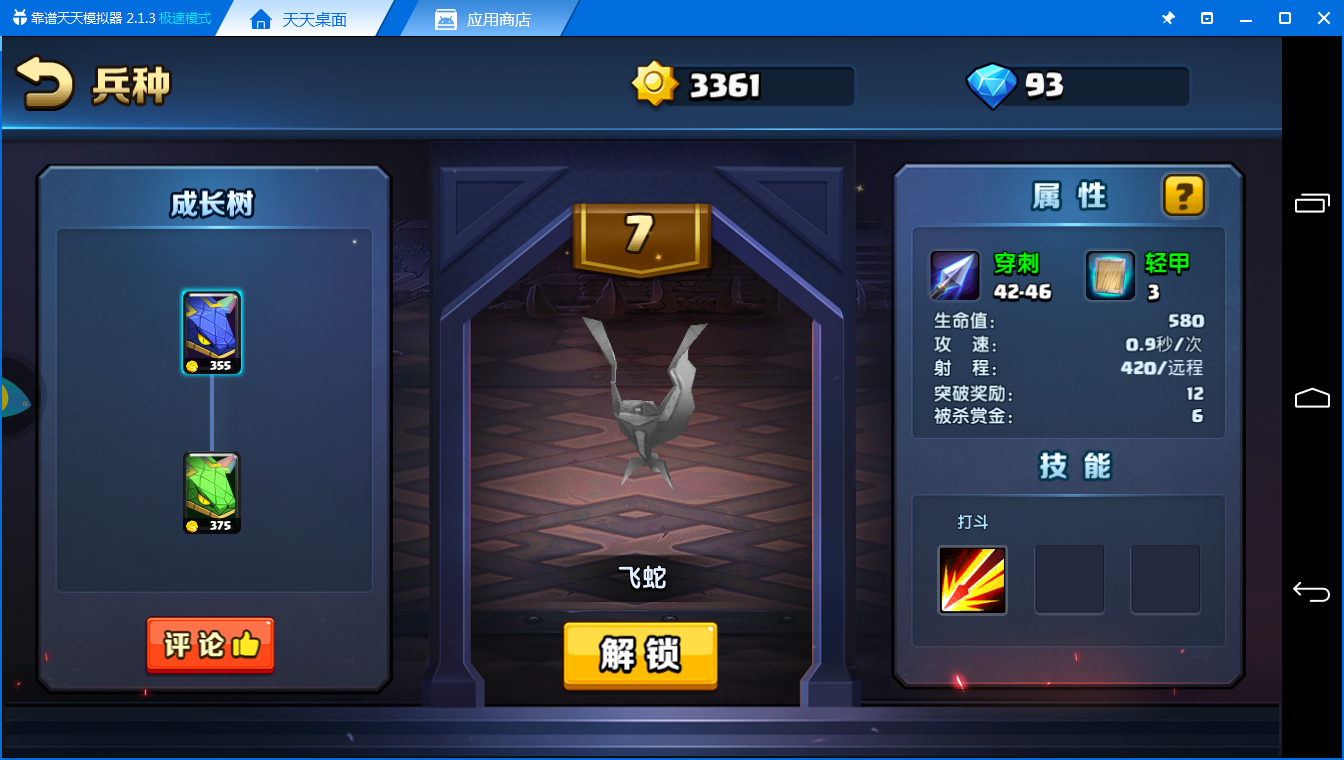Select the blue snake card costing 355
Image resolution: width=1344 pixels, height=760 pixels.
tap(212, 333)
